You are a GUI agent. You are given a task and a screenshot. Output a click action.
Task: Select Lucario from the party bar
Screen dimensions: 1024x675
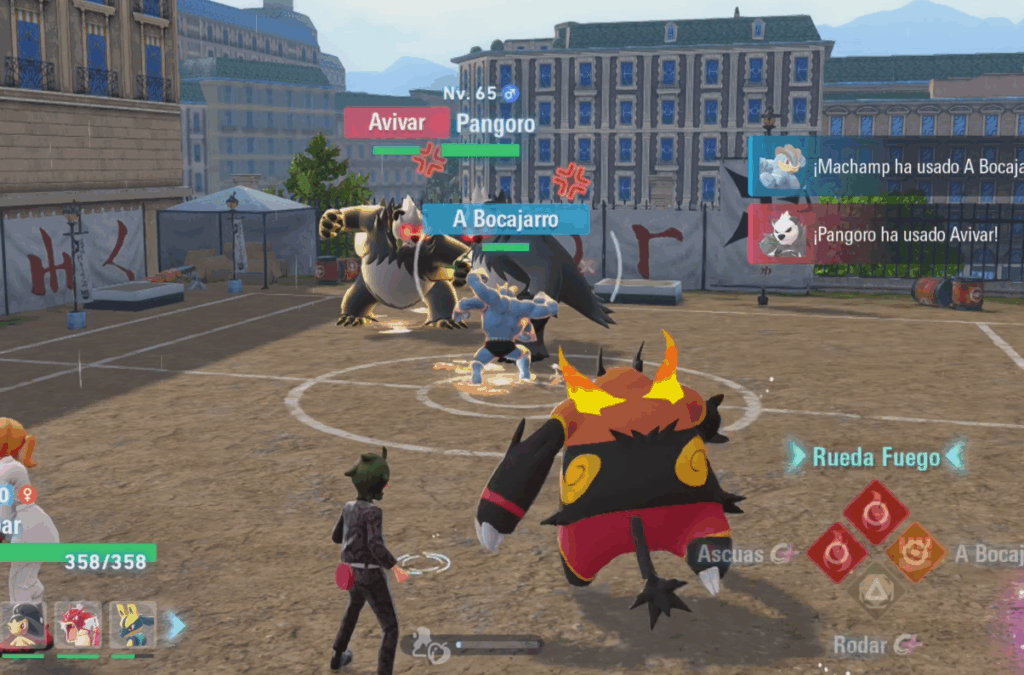(x=132, y=624)
